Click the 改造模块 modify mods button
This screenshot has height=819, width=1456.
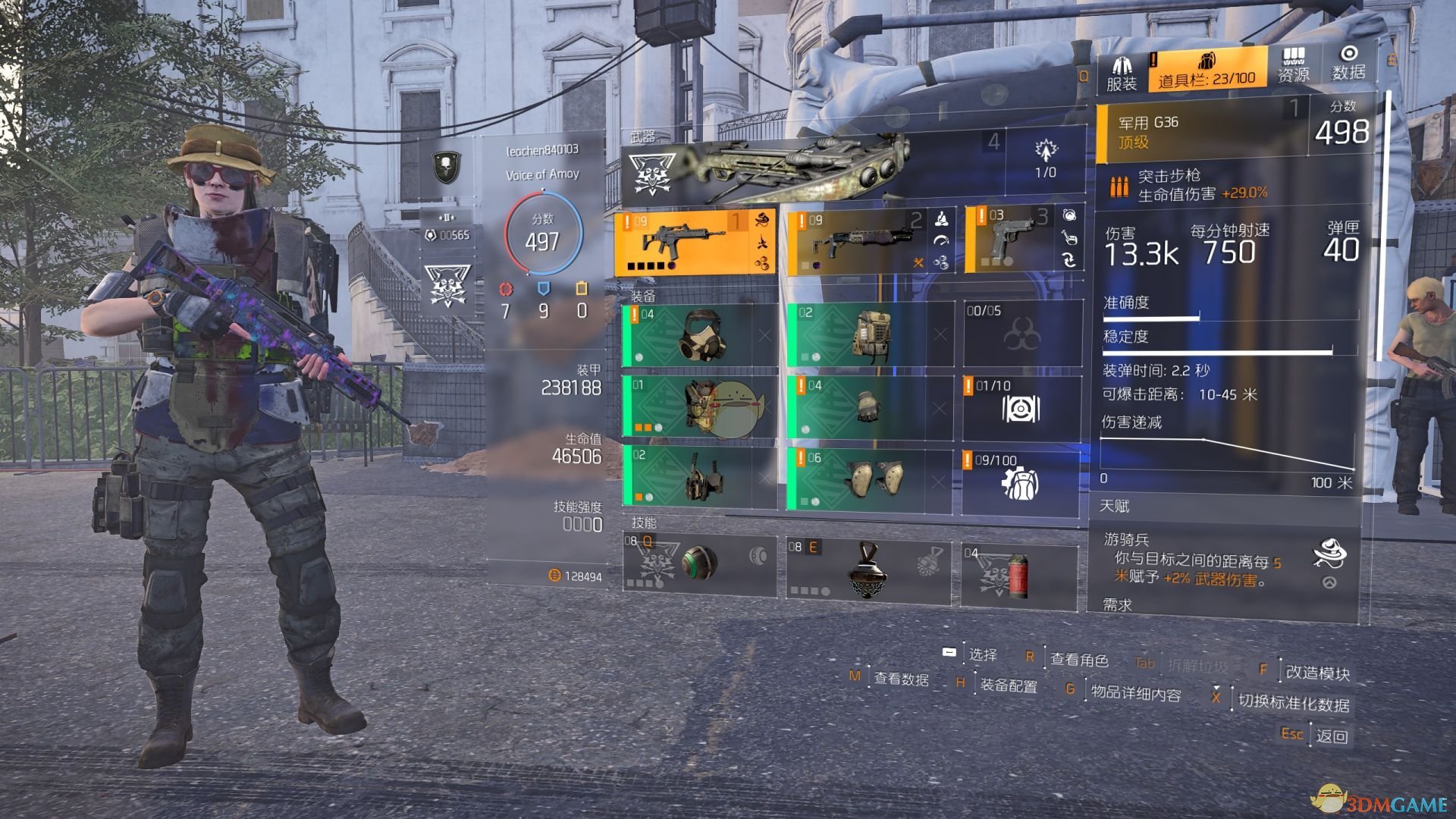tap(1317, 673)
